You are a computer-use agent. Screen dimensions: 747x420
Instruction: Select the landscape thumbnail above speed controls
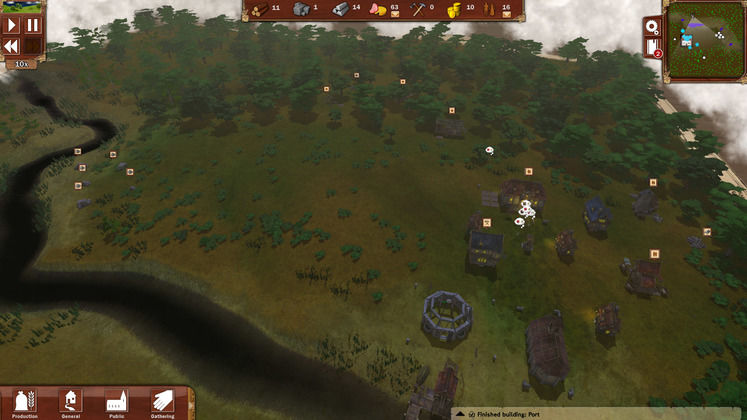click(22, 6)
